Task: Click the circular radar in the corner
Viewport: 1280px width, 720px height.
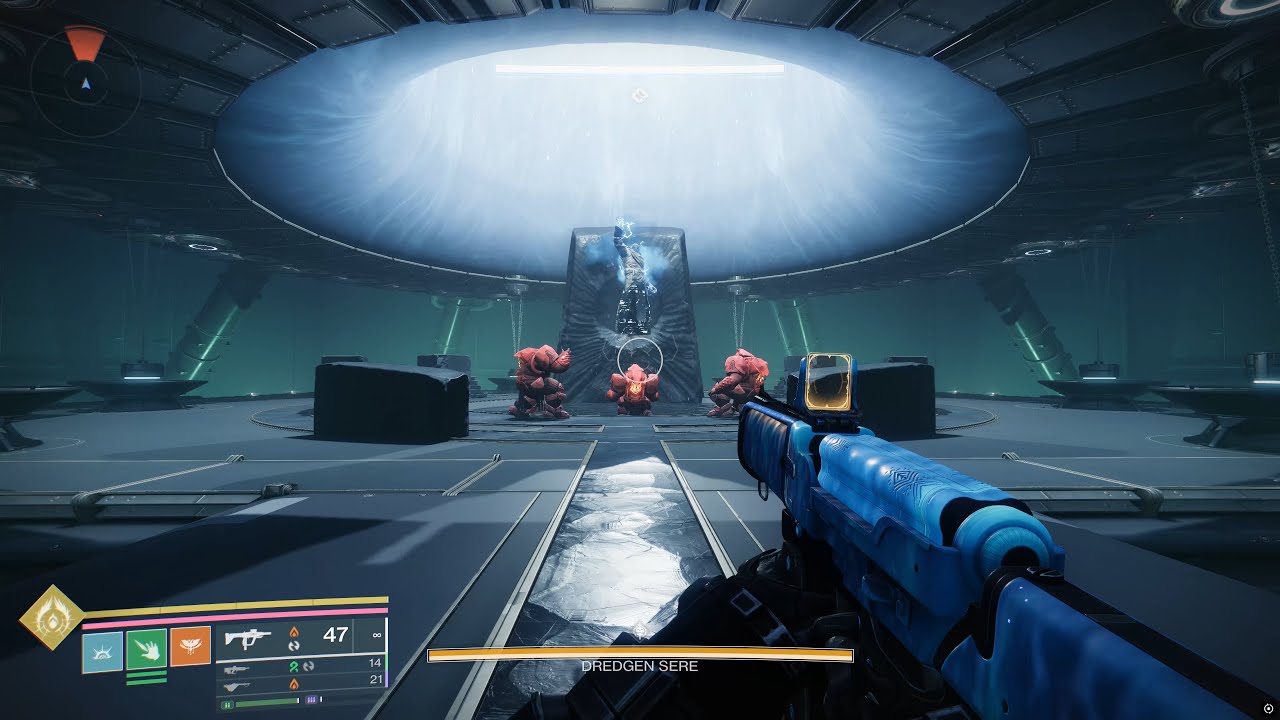Action: 85,82
